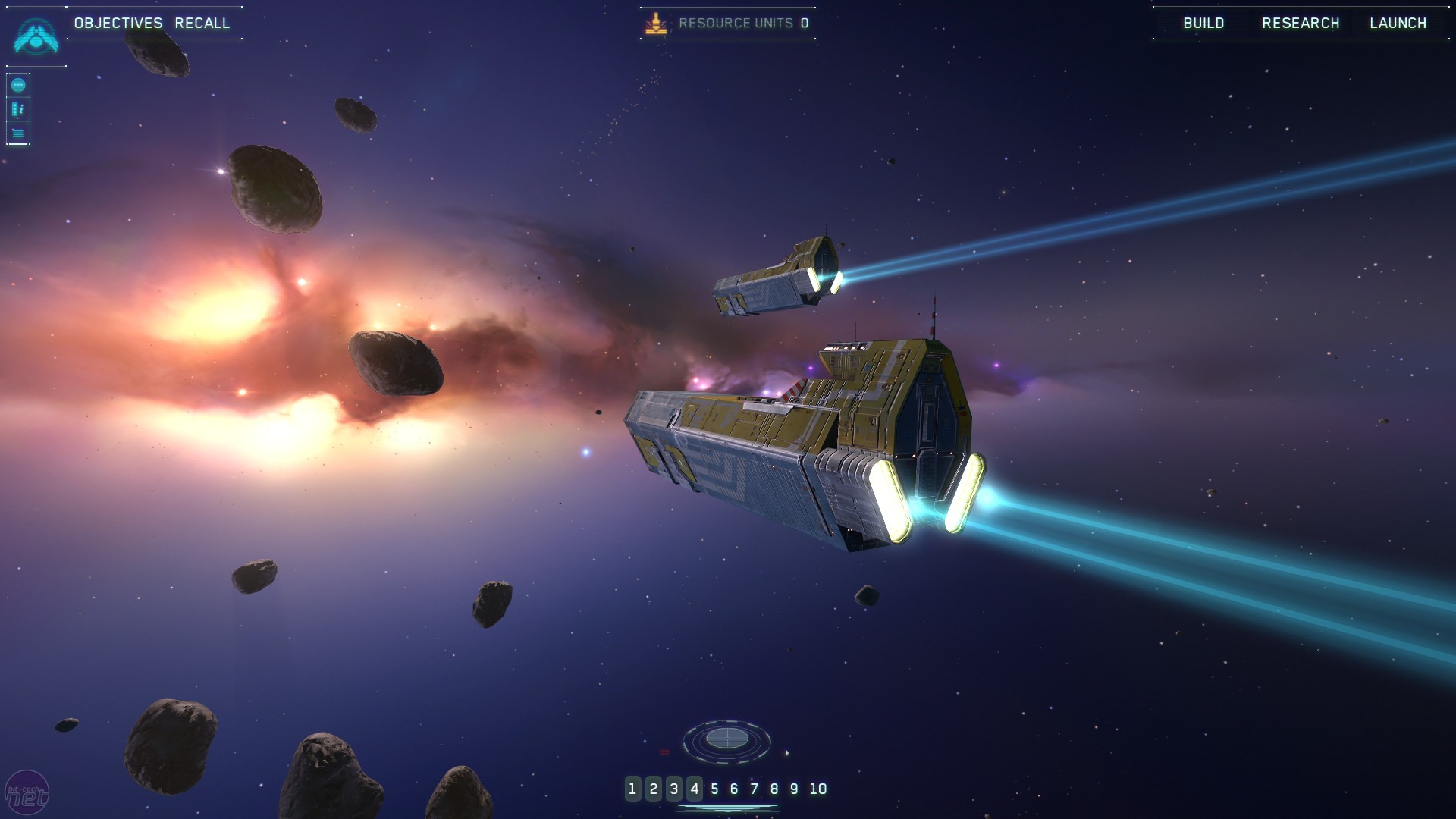This screenshot has height=819, width=1456.
Task: Open the info panel icon with the letter i
Action: click(x=18, y=110)
